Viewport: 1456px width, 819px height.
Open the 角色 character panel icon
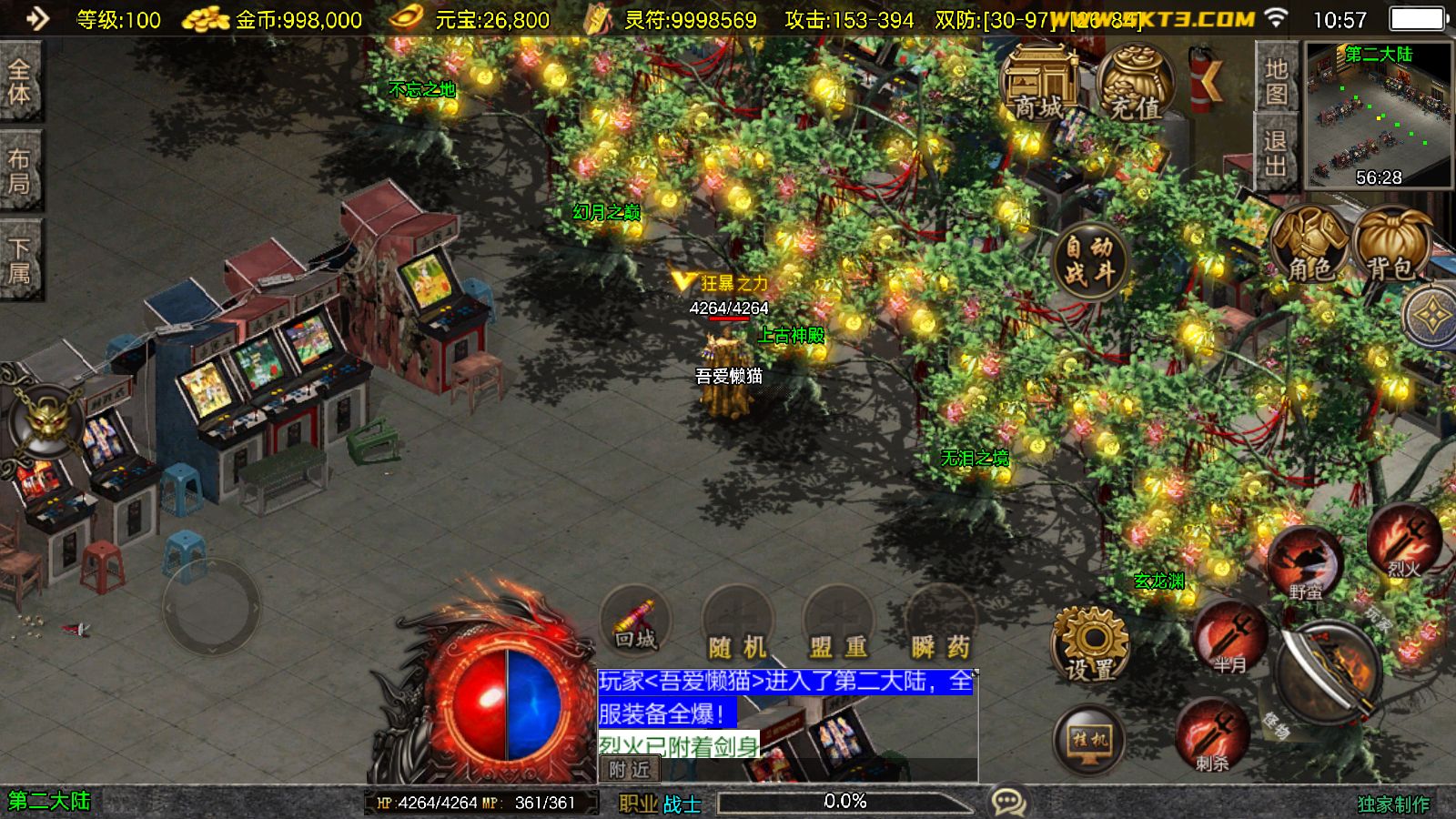pyautogui.click(x=1309, y=244)
